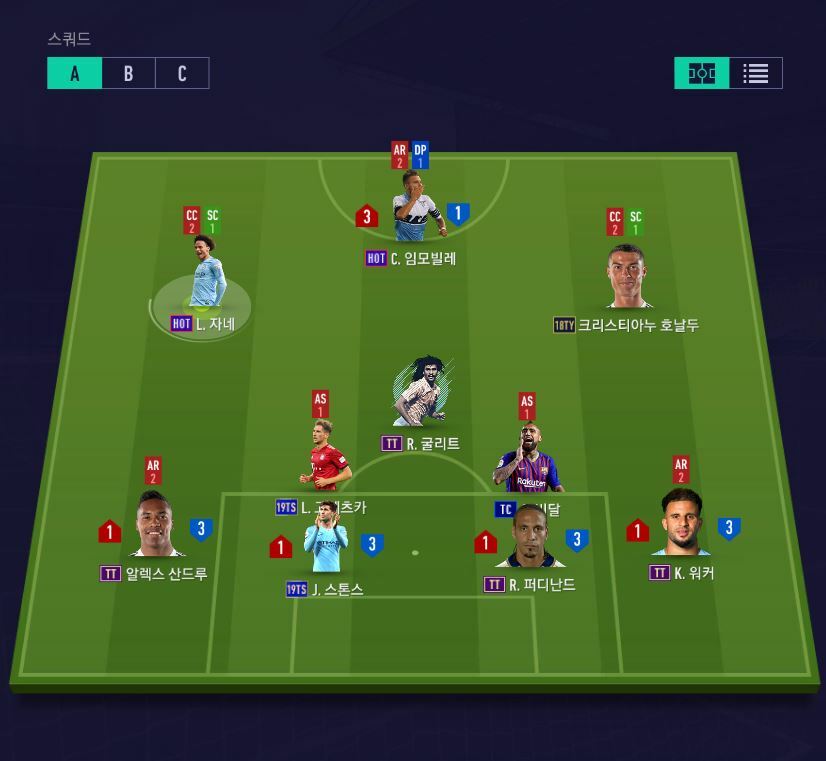This screenshot has width=826, height=761.
Task: Choose 크리스티아누 호날두 on the right wing
Action: point(628,277)
